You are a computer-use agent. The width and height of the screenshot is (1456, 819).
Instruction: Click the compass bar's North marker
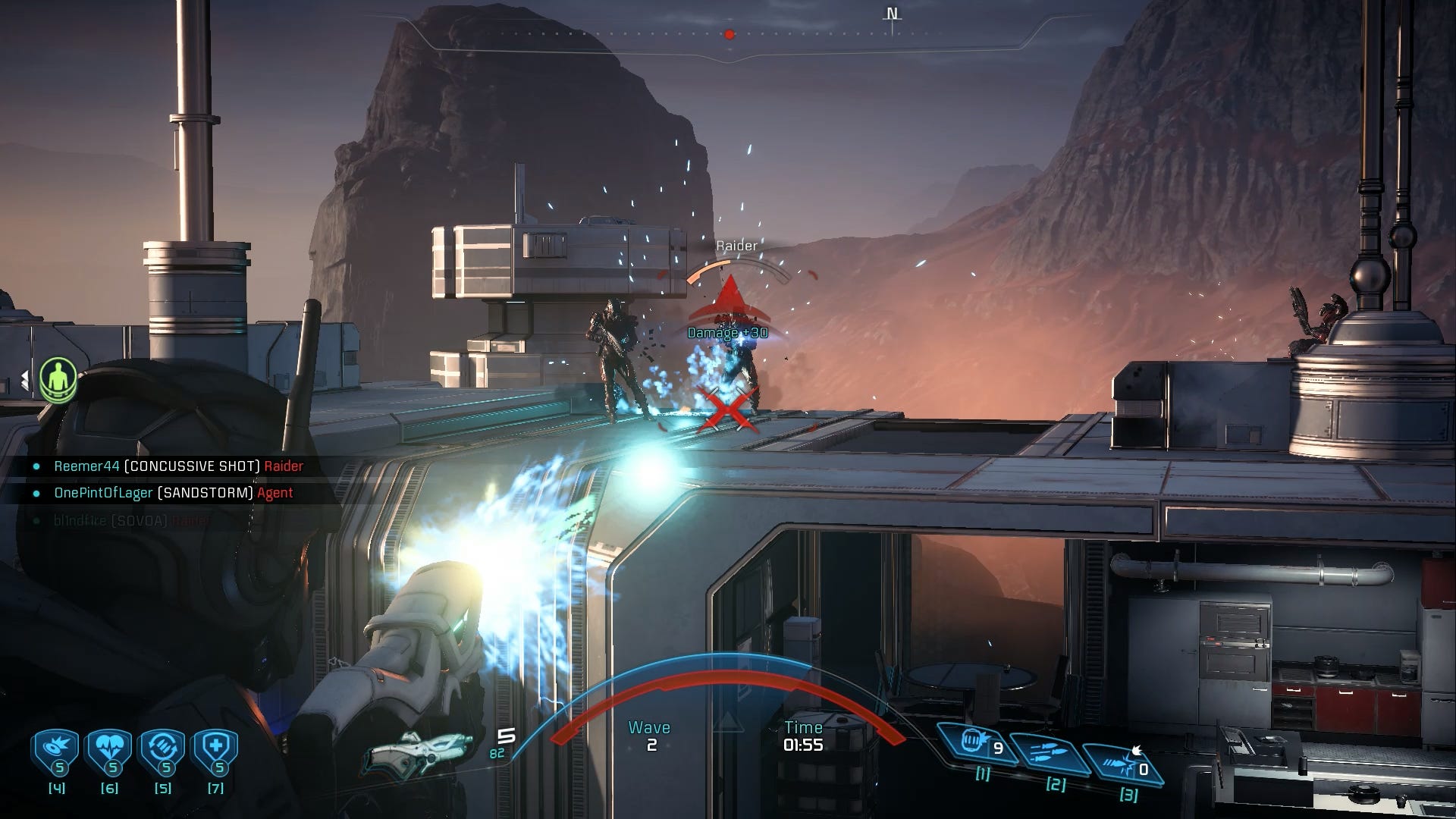(x=893, y=15)
